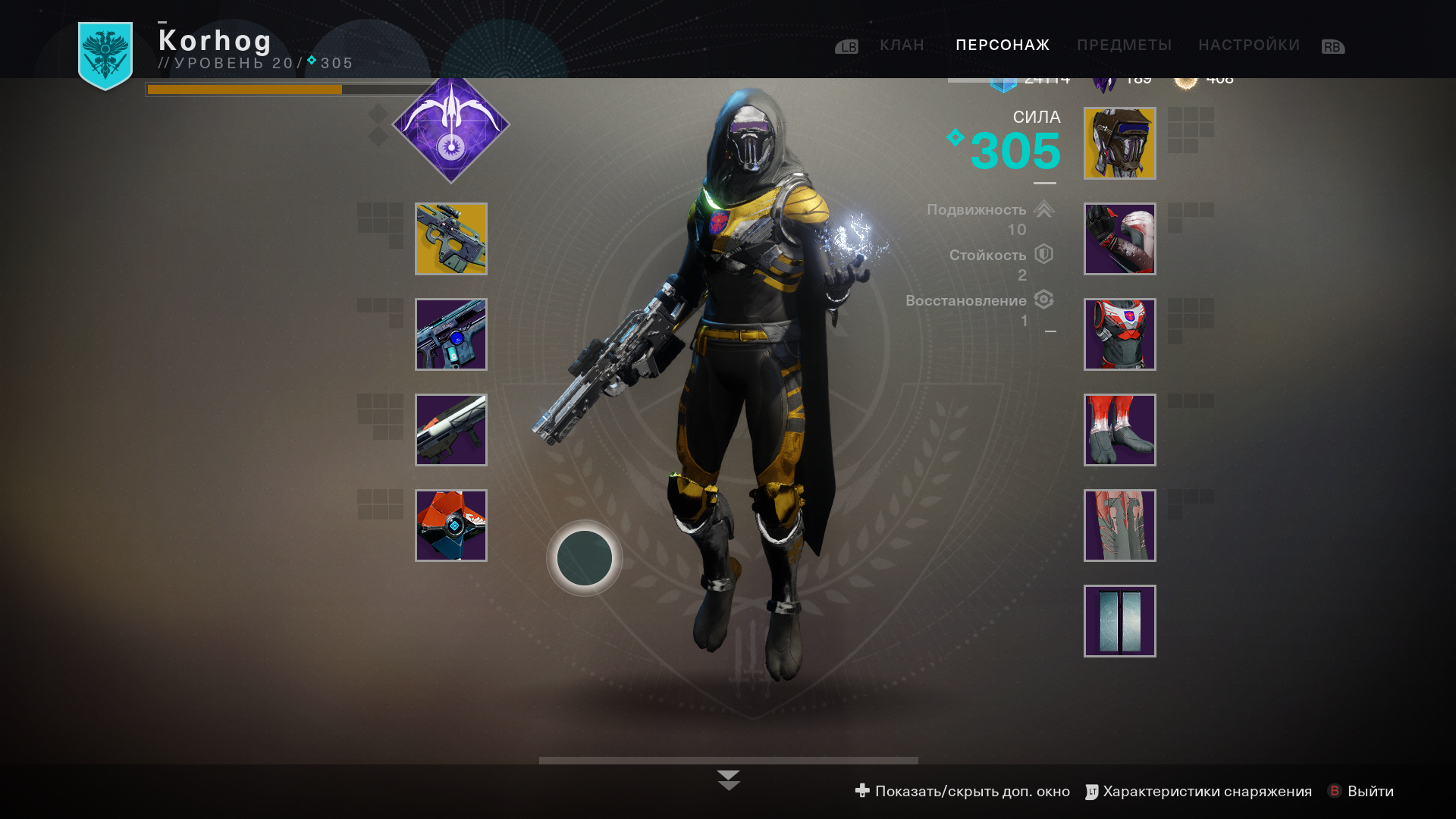The width and height of the screenshot is (1456, 819).
Task: Open the gauntlets armor slot
Action: coord(1119,239)
